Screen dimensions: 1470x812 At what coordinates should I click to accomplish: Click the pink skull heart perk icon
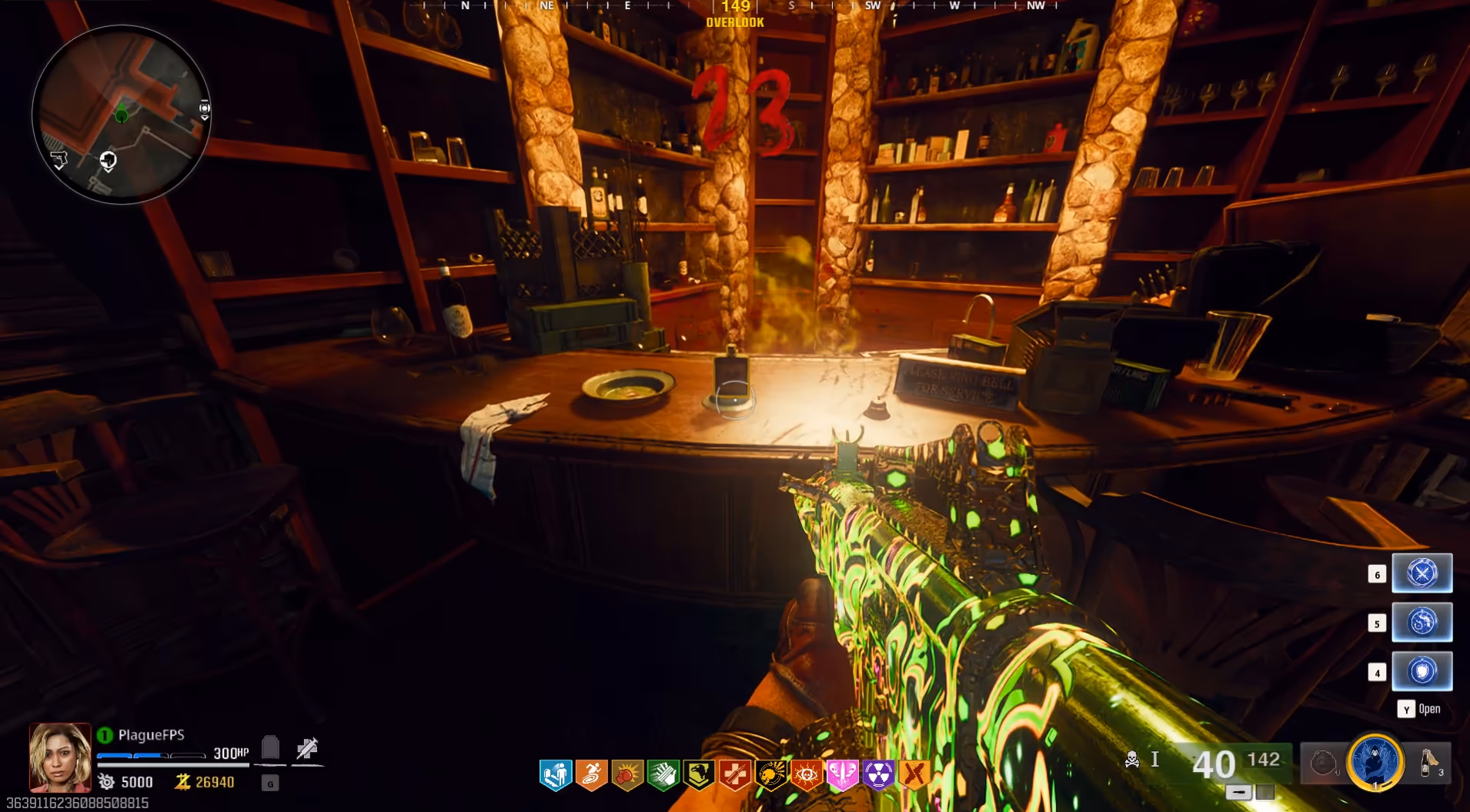(842, 774)
